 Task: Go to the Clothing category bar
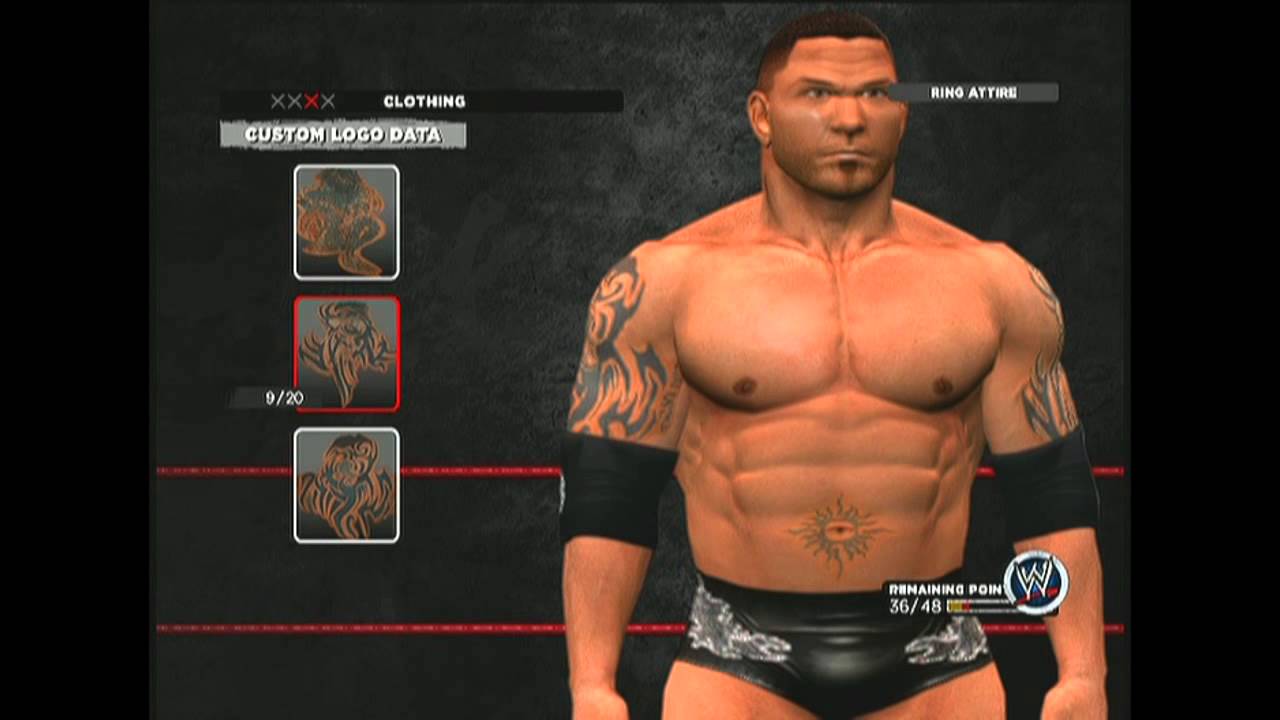pos(423,101)
